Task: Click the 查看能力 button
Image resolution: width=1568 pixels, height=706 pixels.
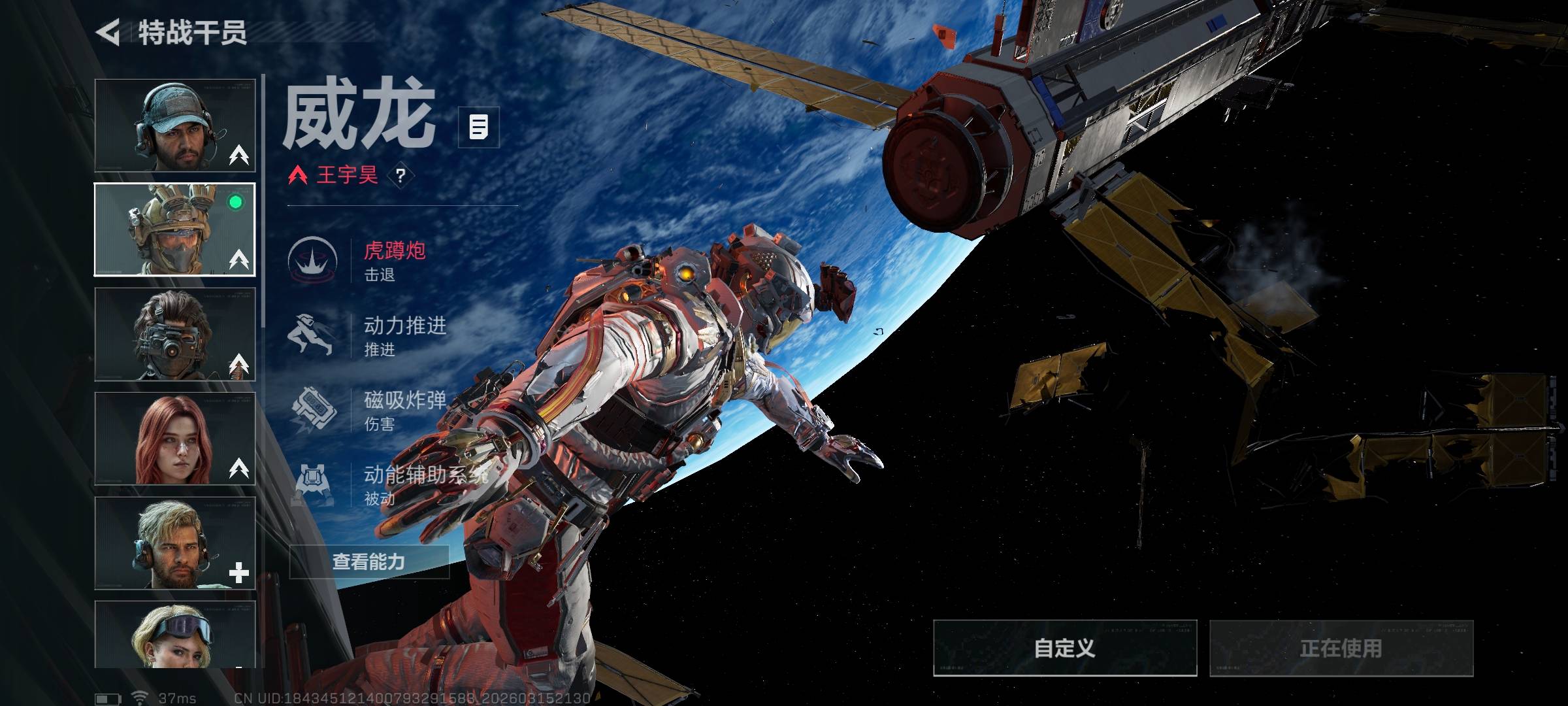Action: coord(369,562)
